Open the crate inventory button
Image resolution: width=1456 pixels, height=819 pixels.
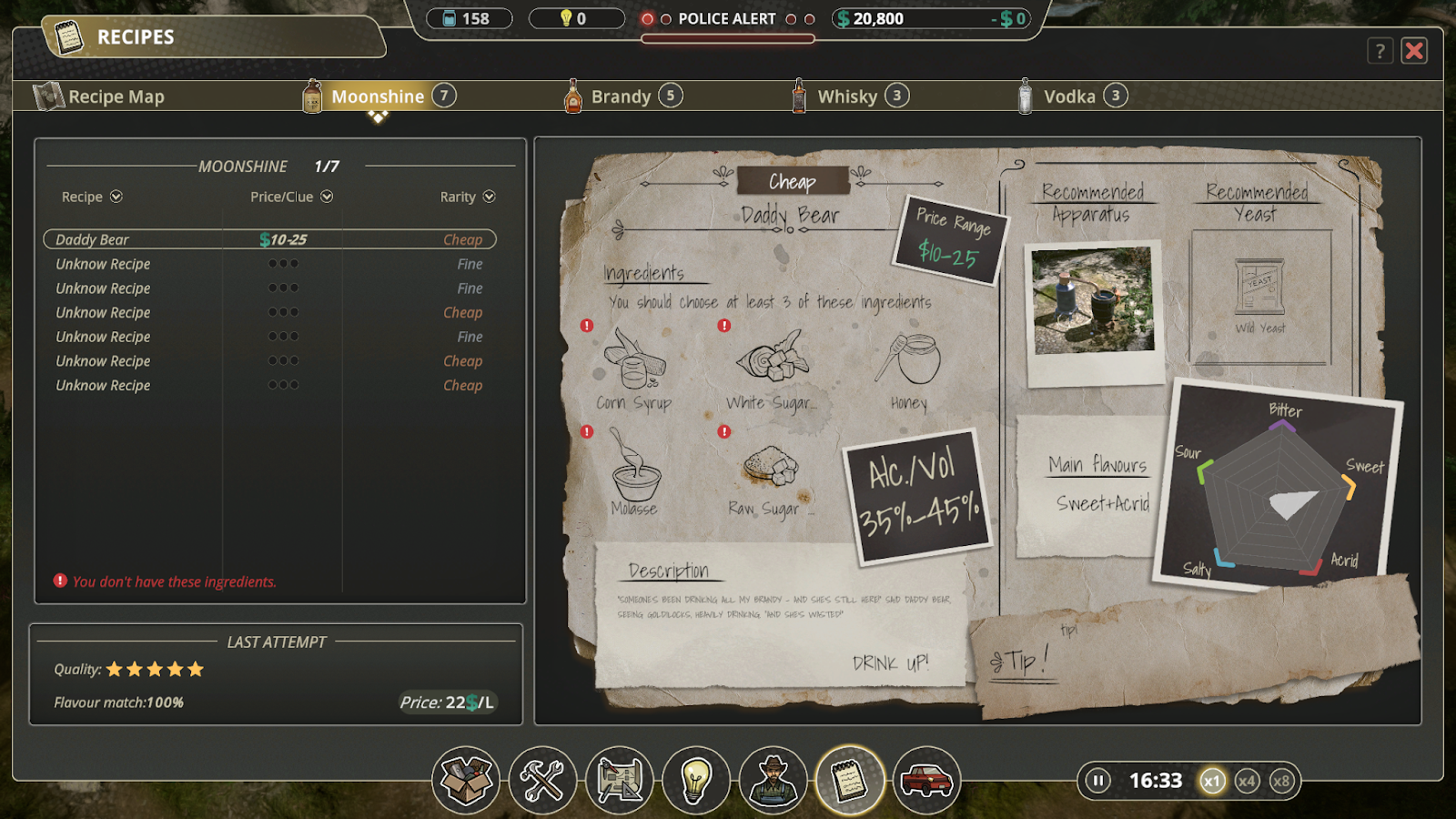pyautogui.click(x=466, y=780)
